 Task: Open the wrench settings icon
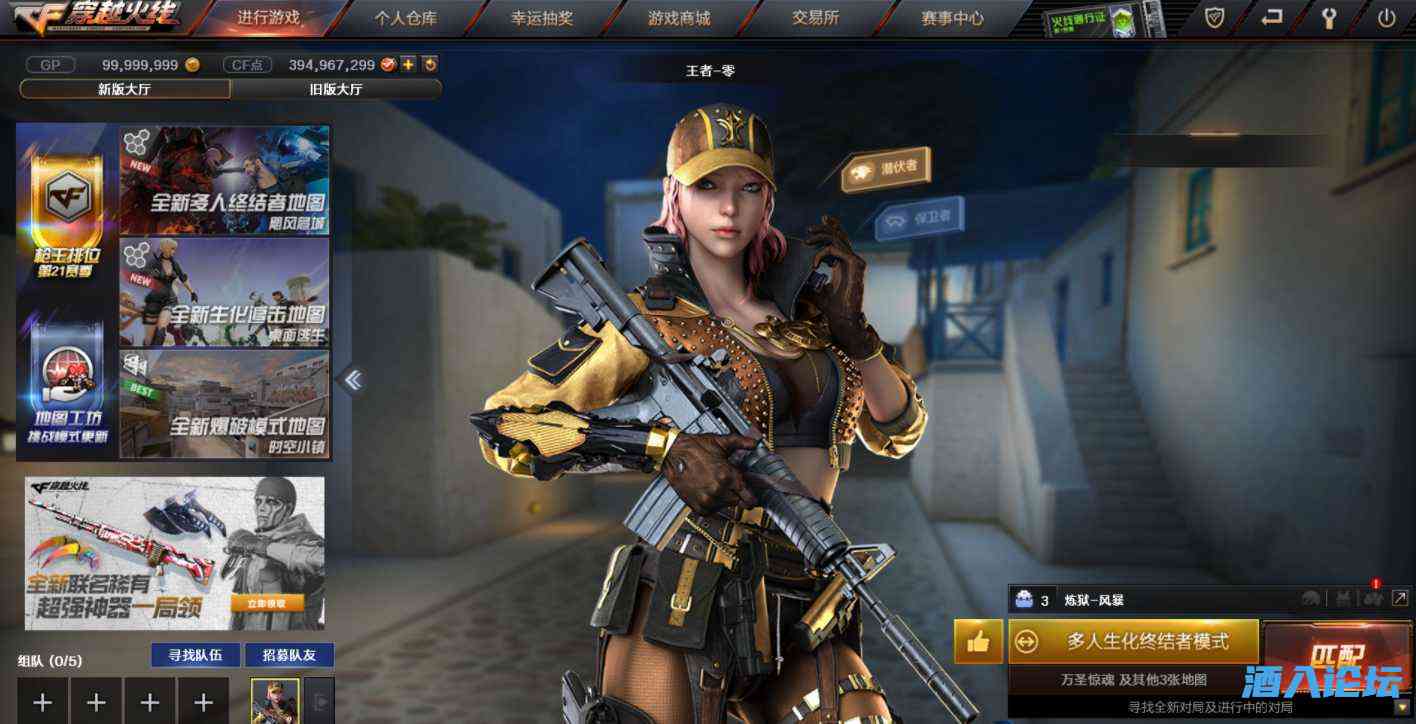1329,18
